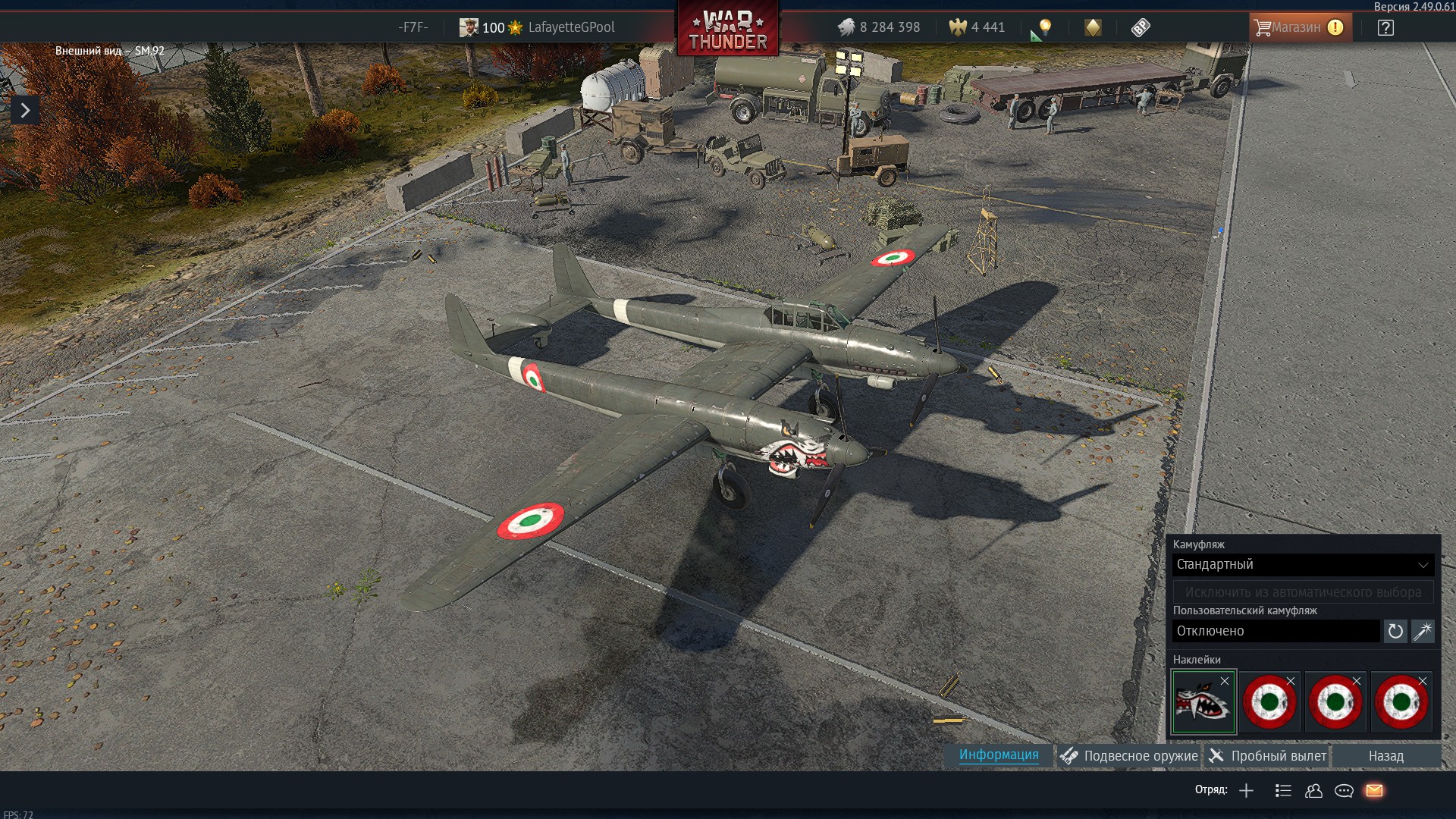Open Подвесное оружие loadout
1456x819 pixels.
[x=1130, y=756]
